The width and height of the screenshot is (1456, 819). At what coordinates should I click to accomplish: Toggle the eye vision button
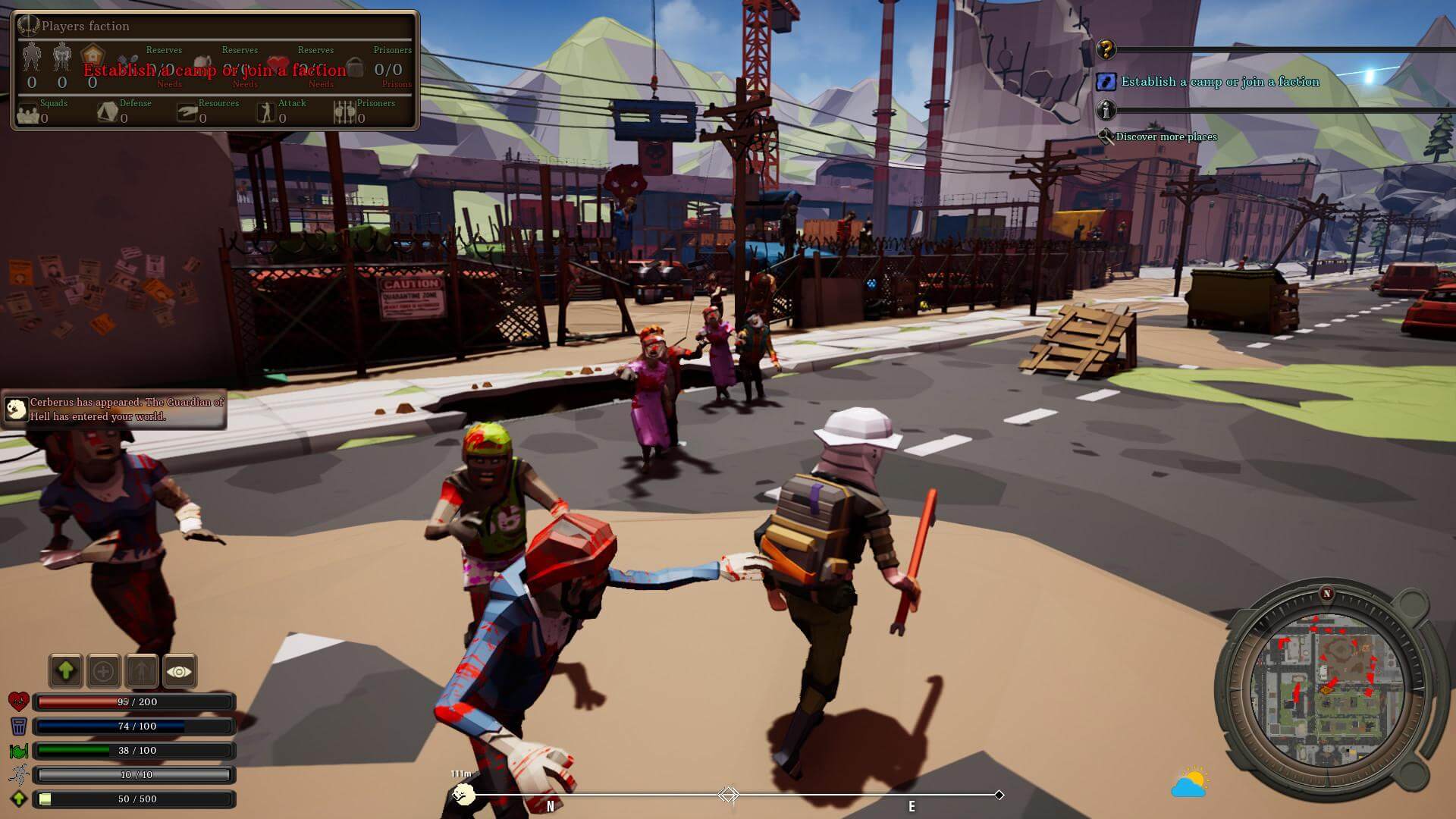tap(179, 671)
